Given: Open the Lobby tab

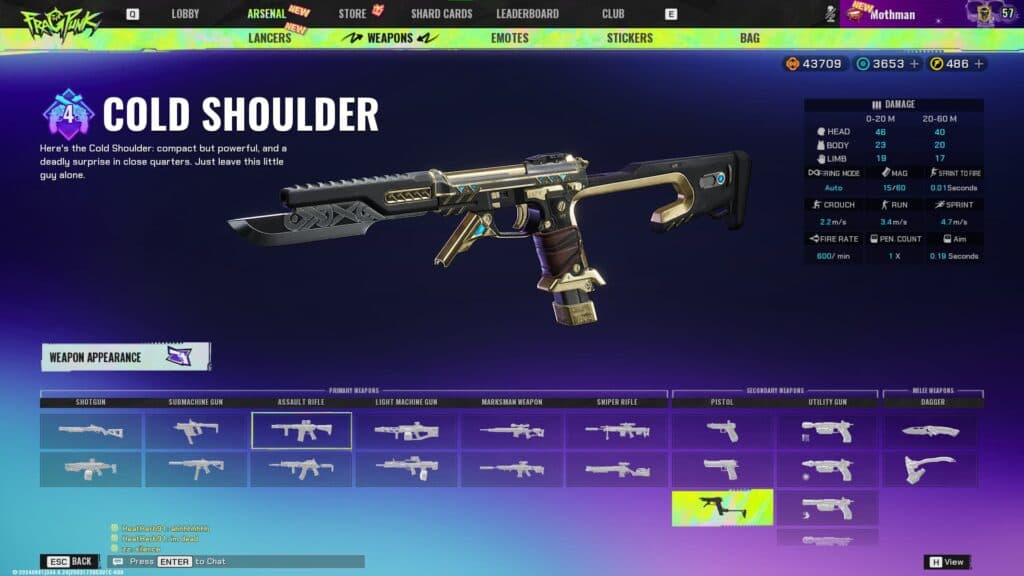Looking at the screenshot, I should click(185, 14).
